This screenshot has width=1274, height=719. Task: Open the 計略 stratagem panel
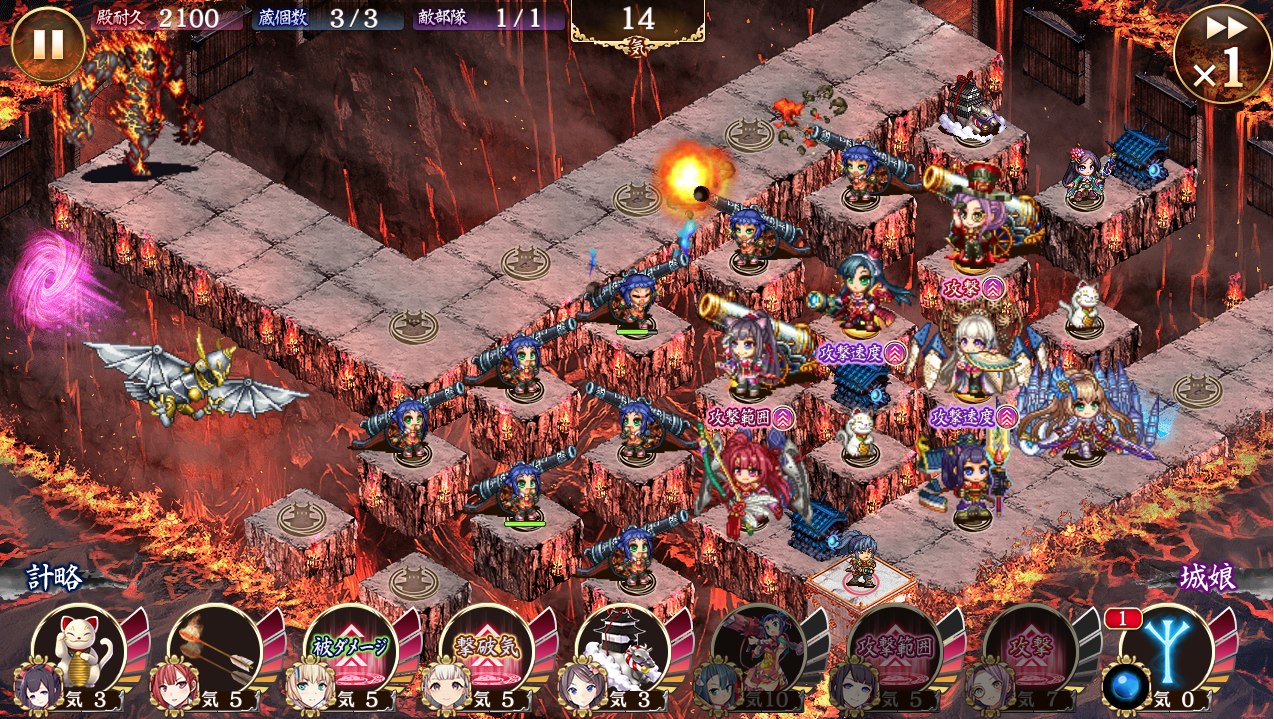click(x=55, y=578)
